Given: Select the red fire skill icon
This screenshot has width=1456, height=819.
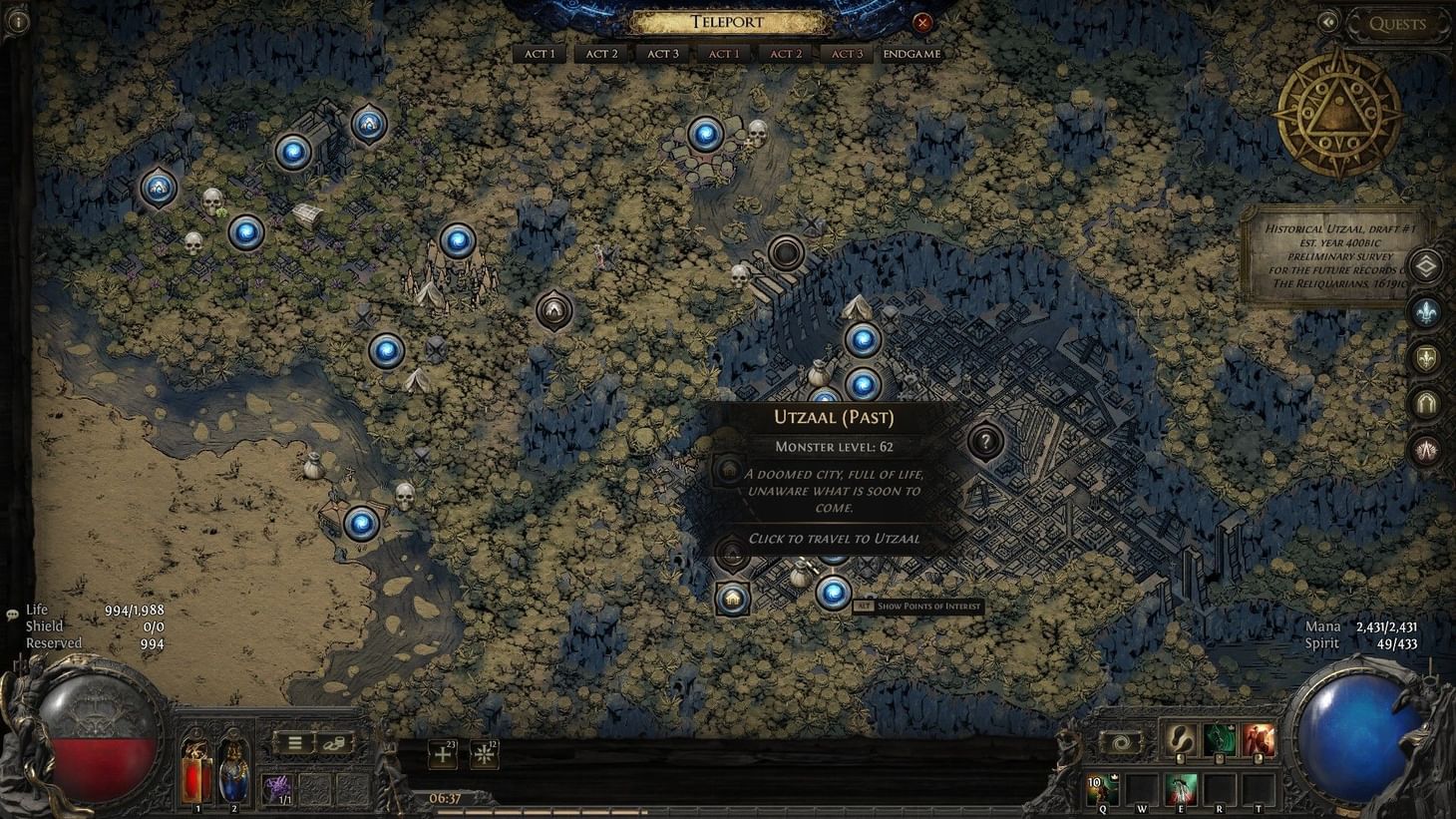Looking at the screenshot, I should [1258, 741].
